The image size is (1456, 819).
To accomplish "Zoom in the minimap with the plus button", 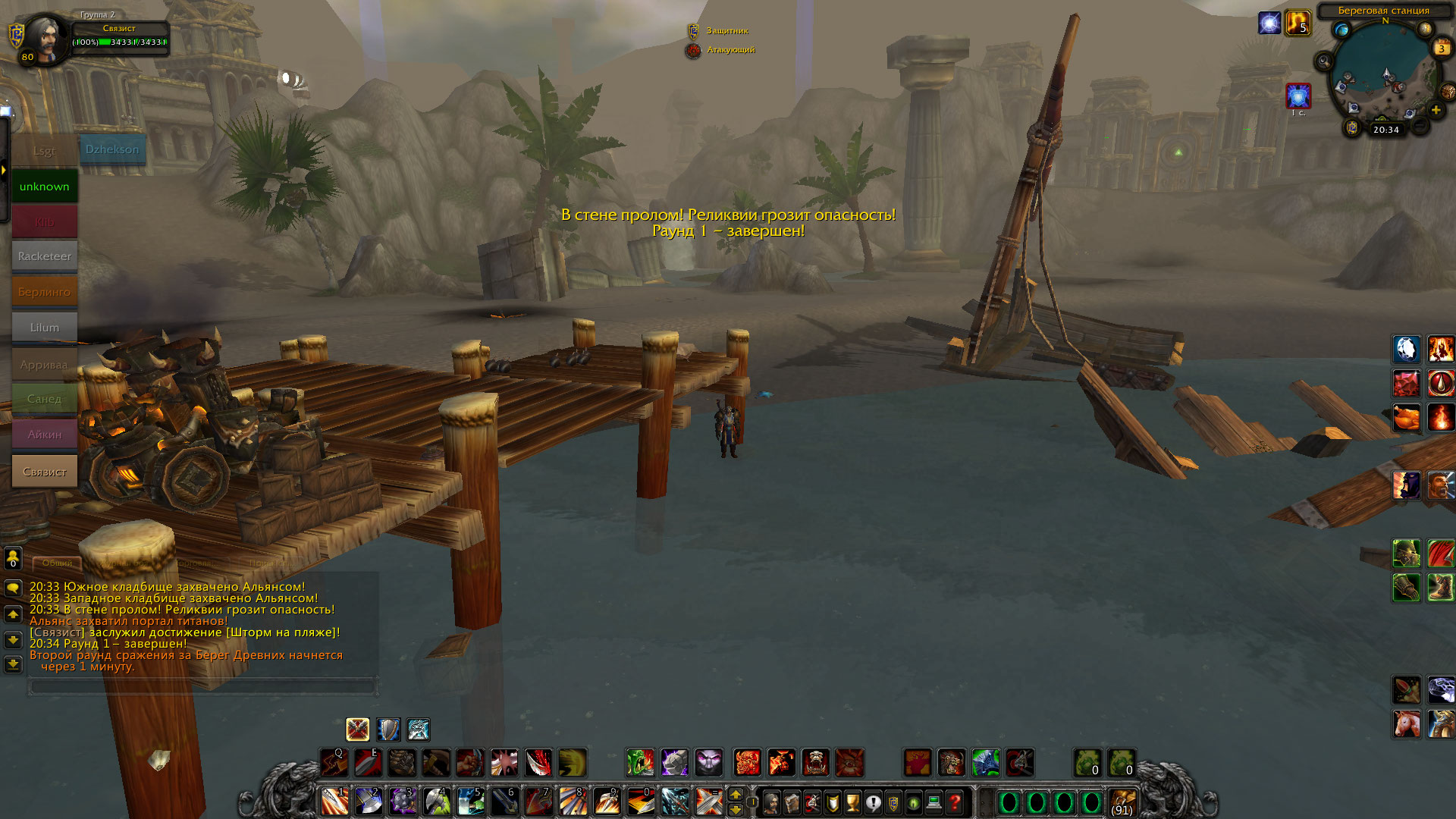I will click(x=1436, y=110).
